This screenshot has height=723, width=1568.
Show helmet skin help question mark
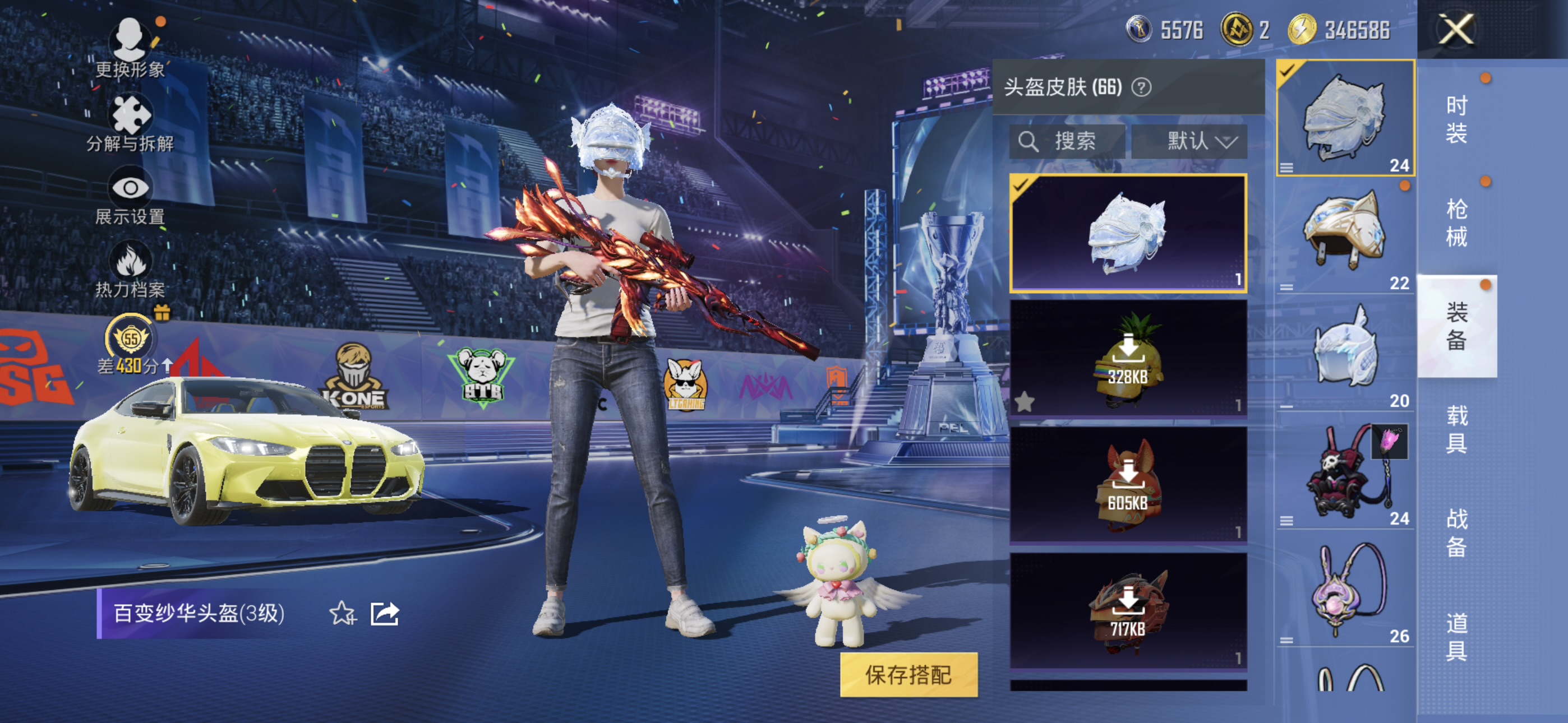[1141, 87]
